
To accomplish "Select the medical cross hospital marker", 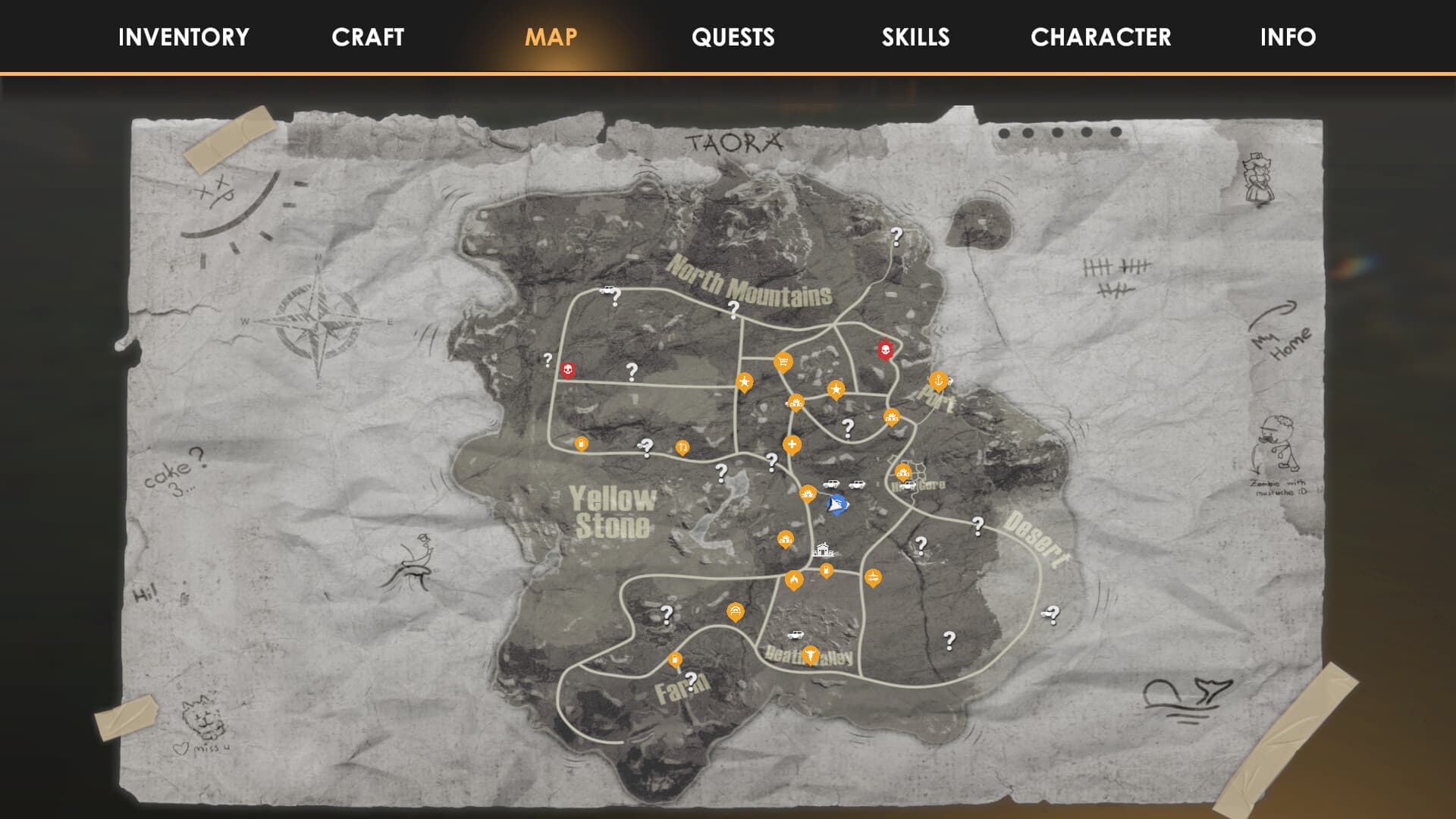I will (x=792, y=444).
